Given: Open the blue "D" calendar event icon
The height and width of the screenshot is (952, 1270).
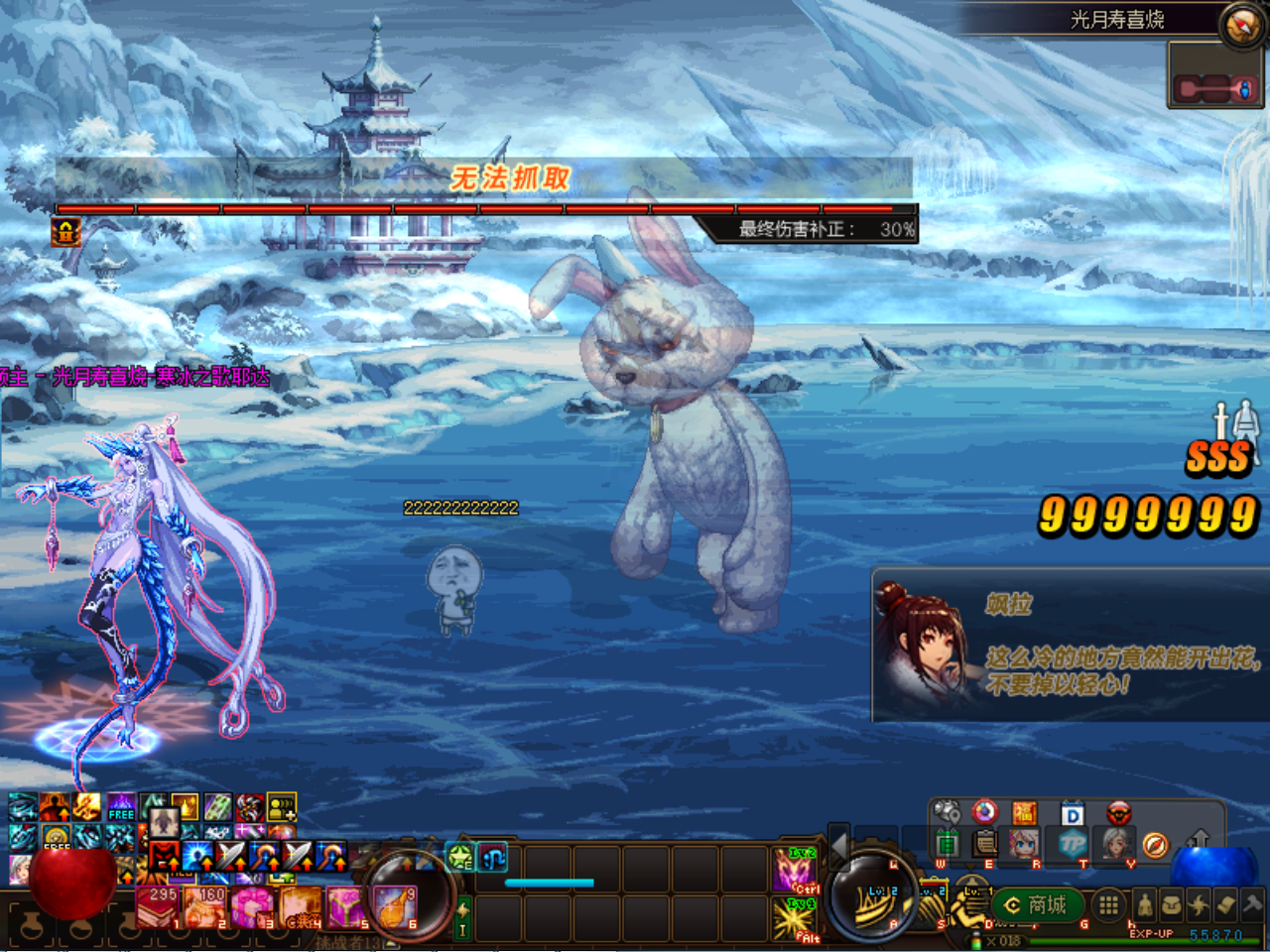Looking at the screenshot, I should (x=1073, y=813).
